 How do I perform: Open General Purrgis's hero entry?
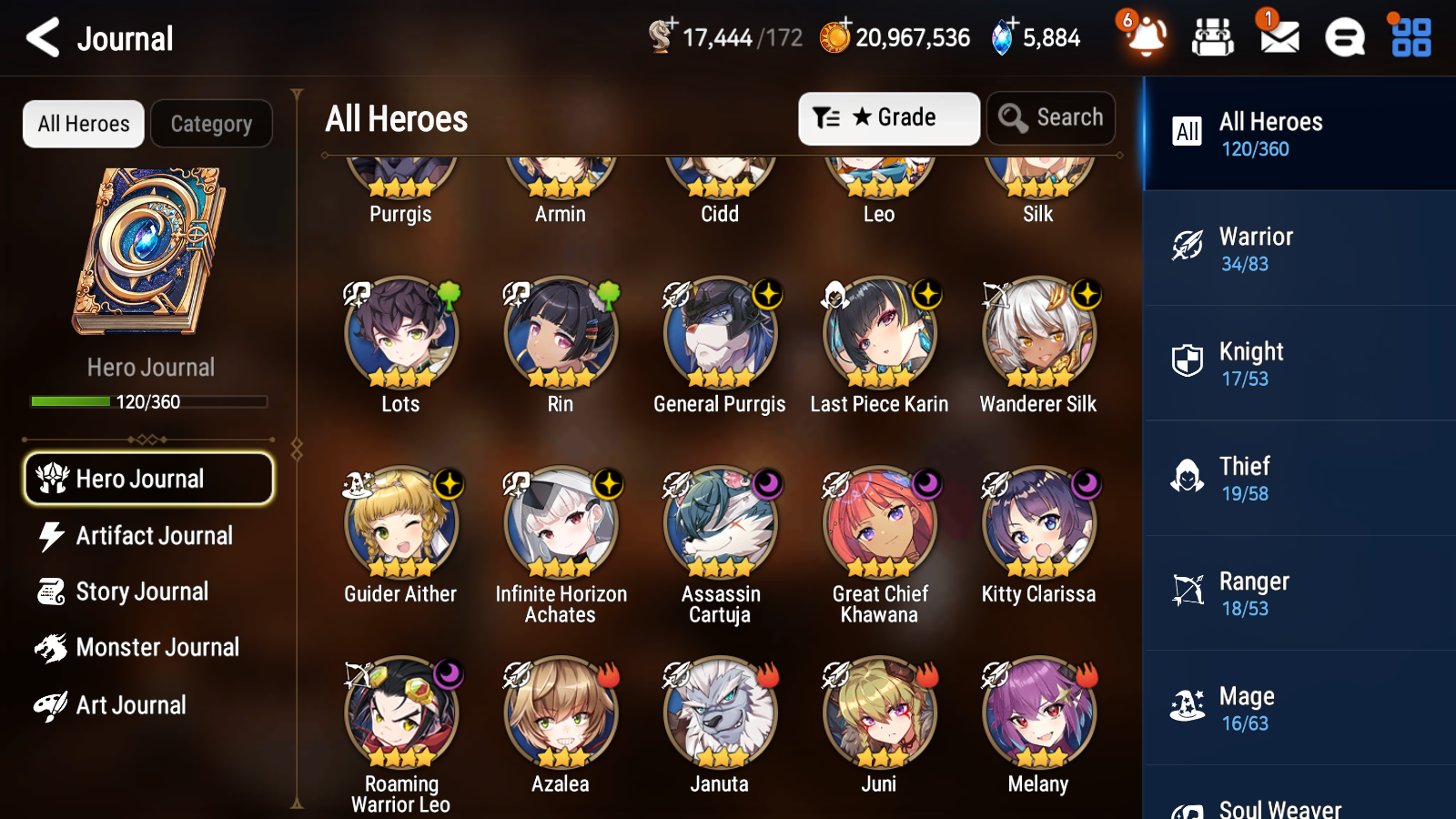pyautogui.click(x=720, y=334)
